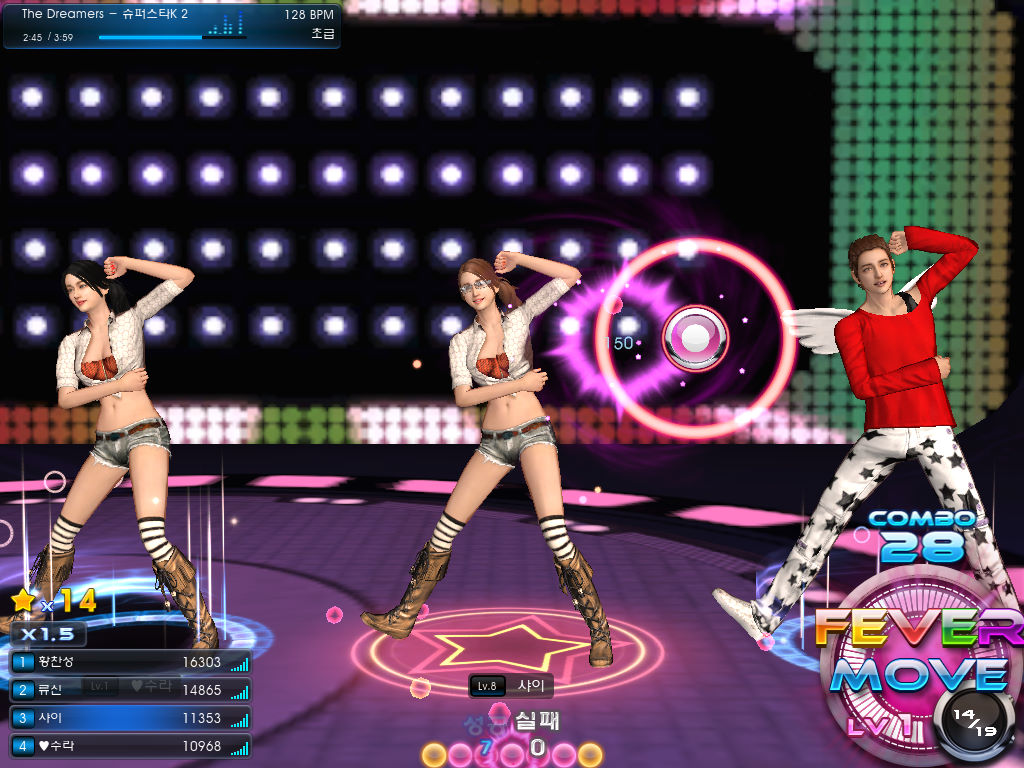Hit the pink beat target ball

point(695,338)
